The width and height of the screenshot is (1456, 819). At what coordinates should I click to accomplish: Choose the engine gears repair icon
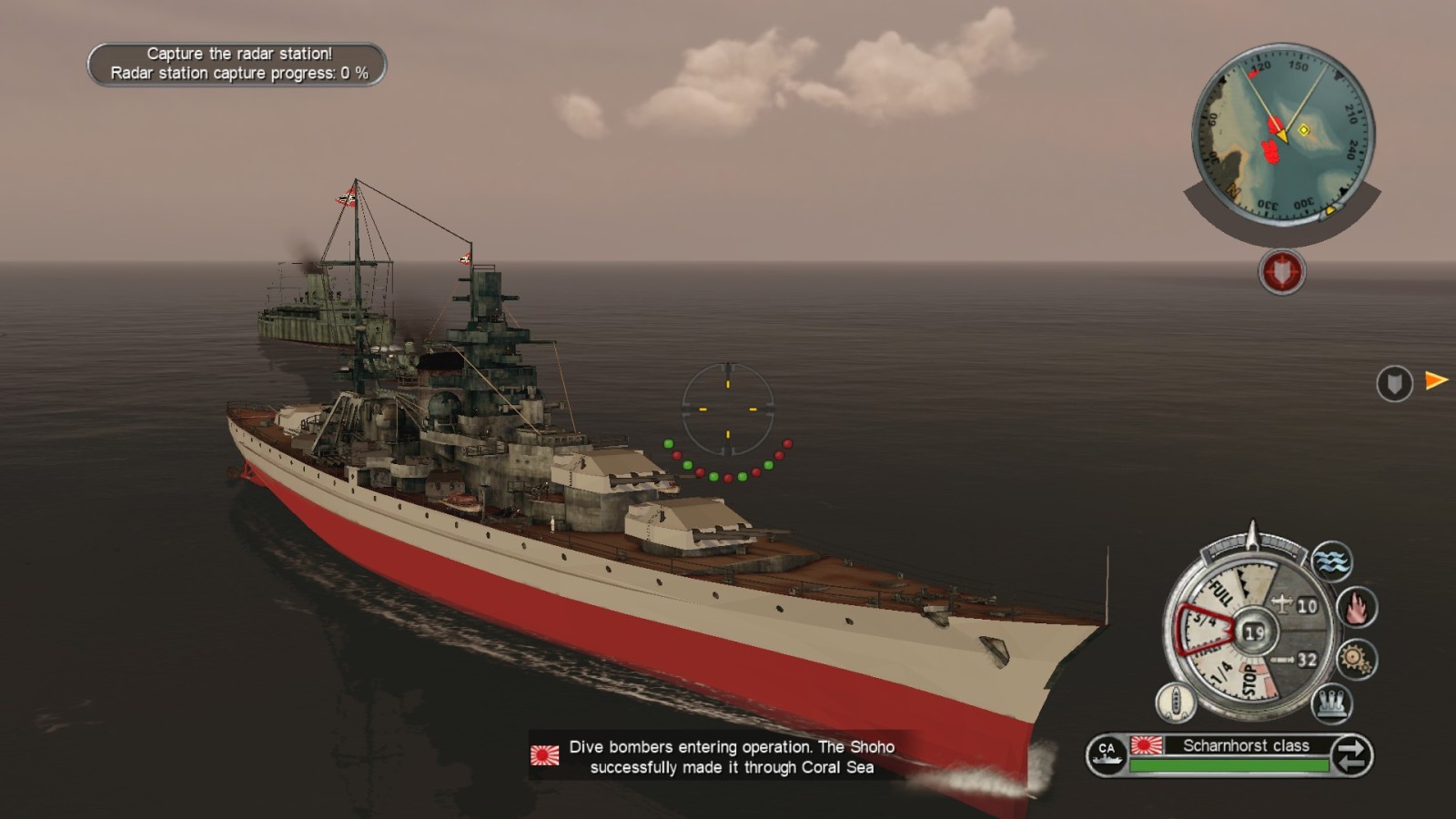pos(1356,659)
